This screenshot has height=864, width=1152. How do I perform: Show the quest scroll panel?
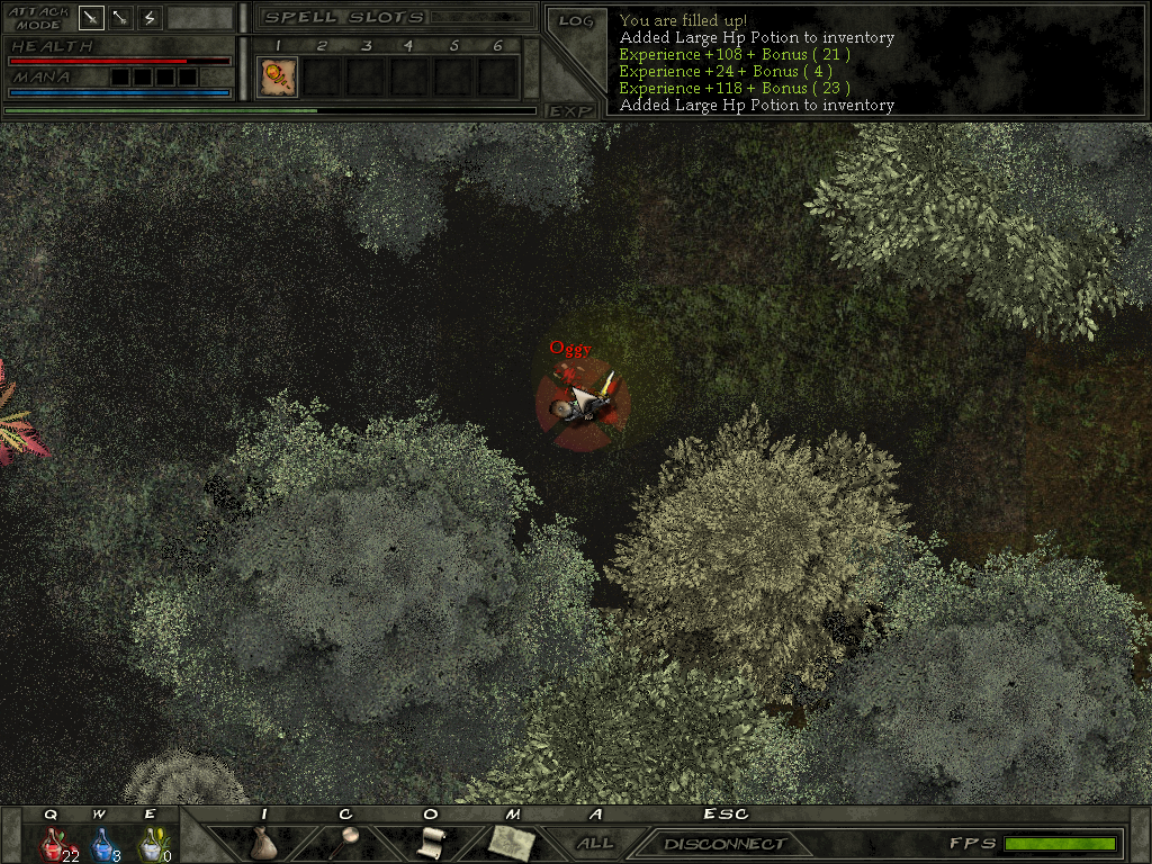[430, 842]
